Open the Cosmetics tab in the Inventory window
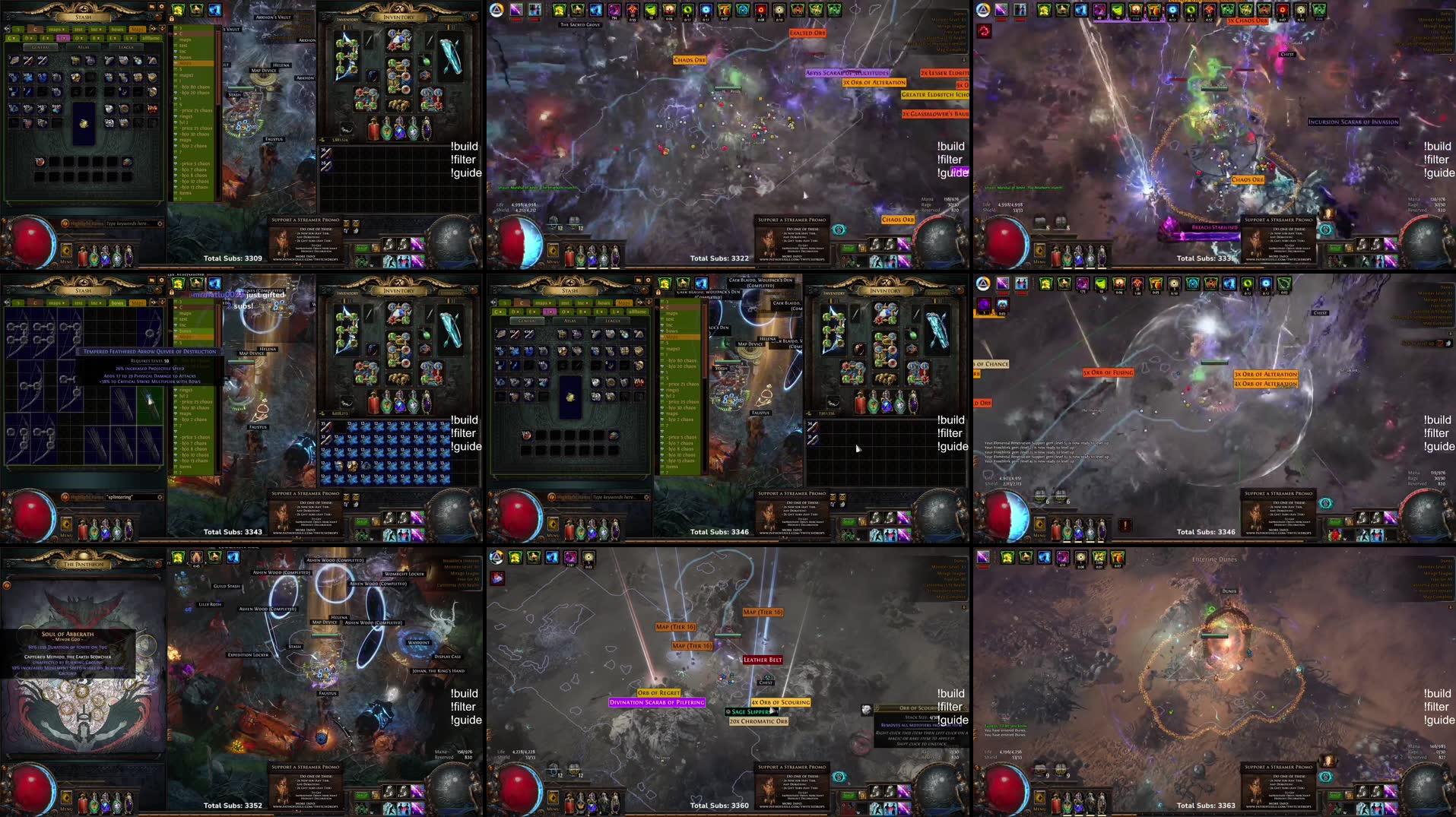 (x=450, y=18)
